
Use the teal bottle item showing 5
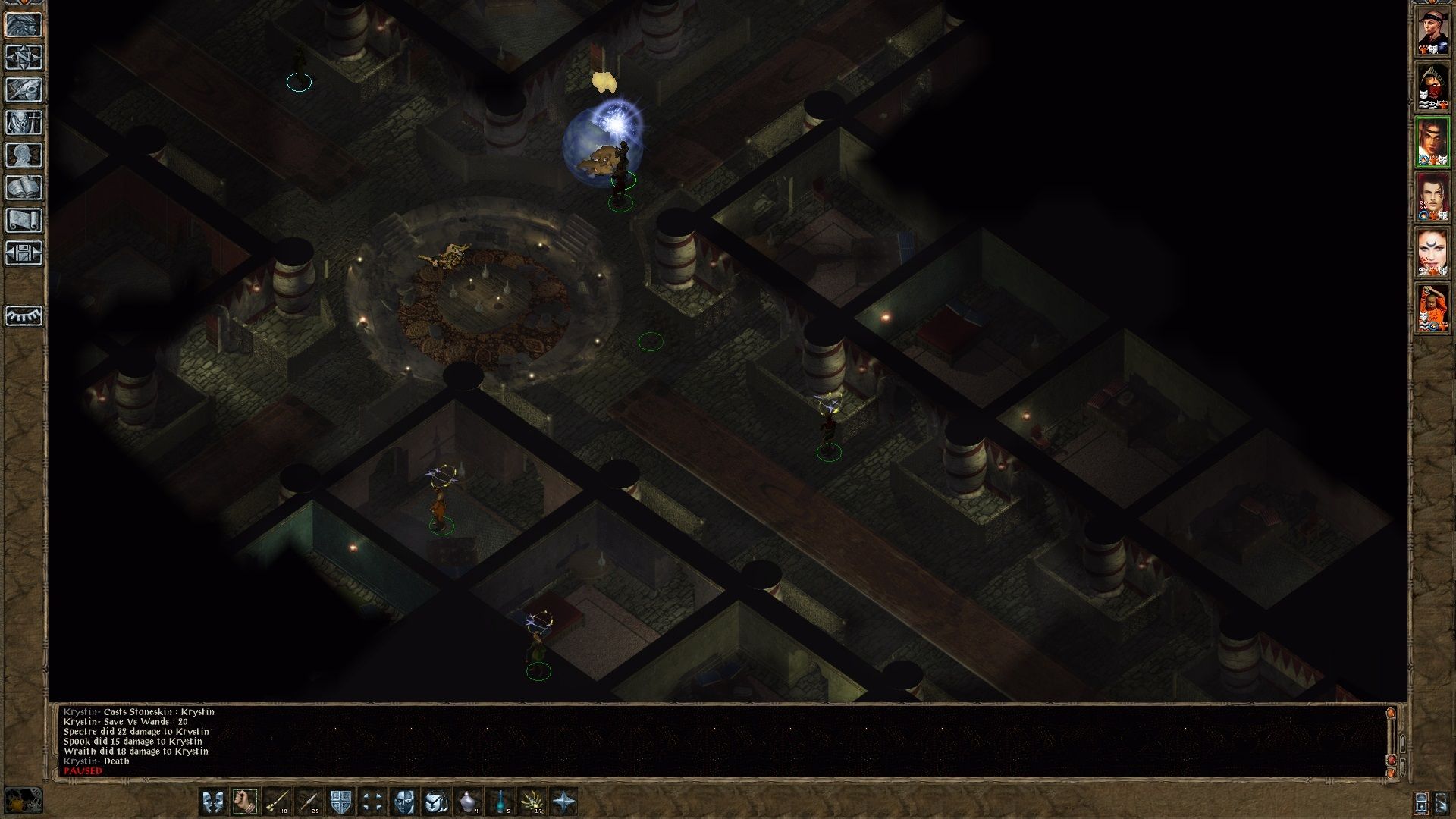click(x=500, y=802)
